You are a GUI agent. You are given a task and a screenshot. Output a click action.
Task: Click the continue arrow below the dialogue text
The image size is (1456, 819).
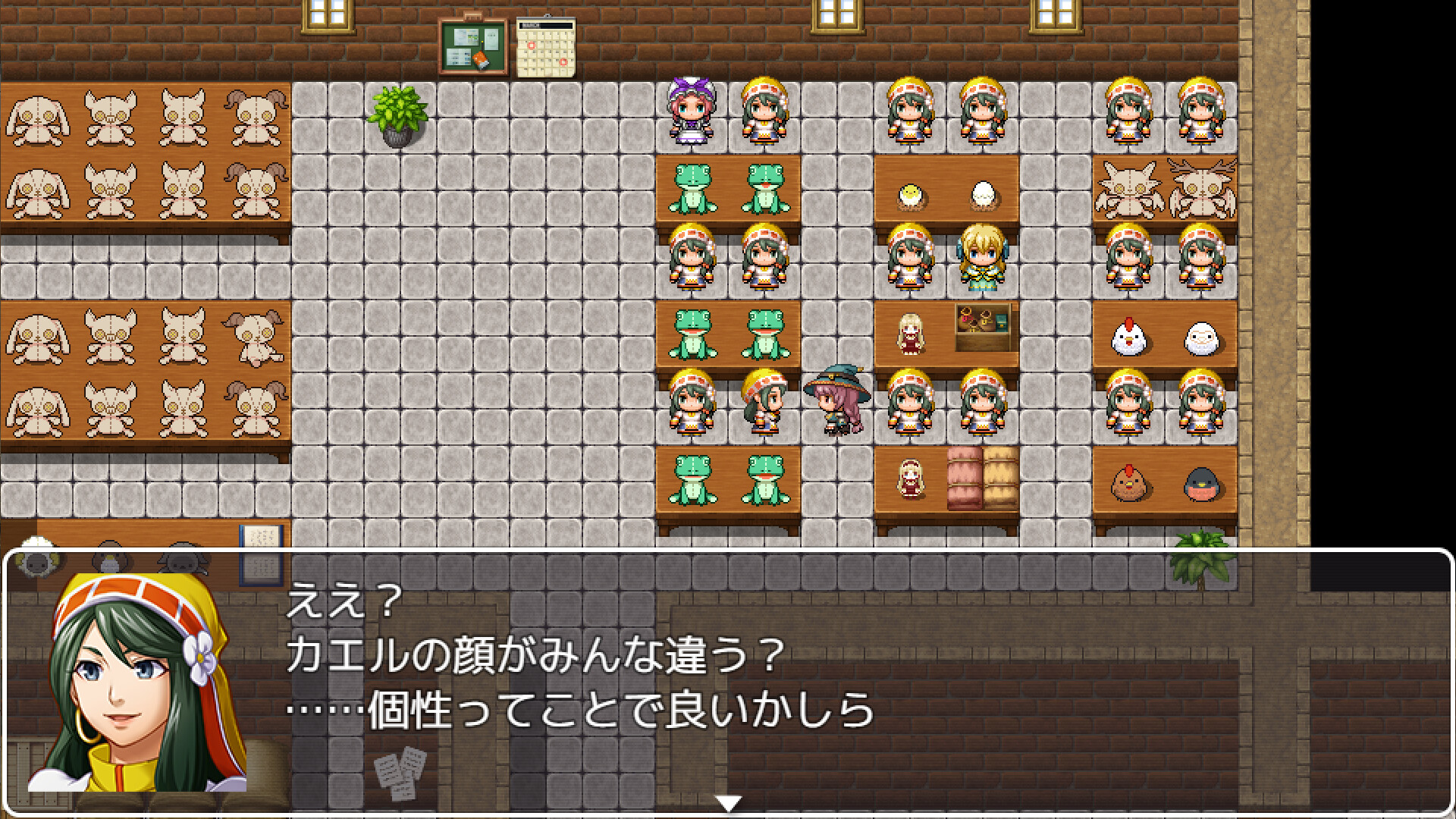tap(729, 799)
